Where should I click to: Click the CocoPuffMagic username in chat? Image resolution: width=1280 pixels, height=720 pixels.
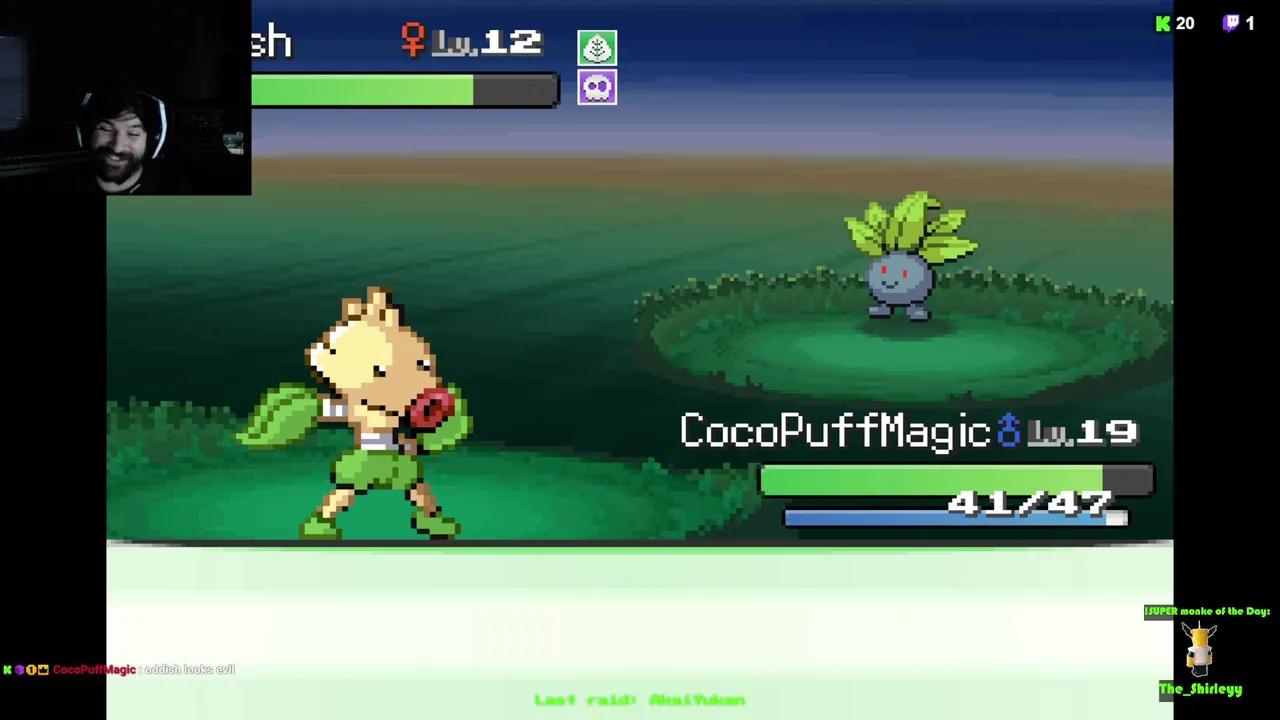point(94,669)
